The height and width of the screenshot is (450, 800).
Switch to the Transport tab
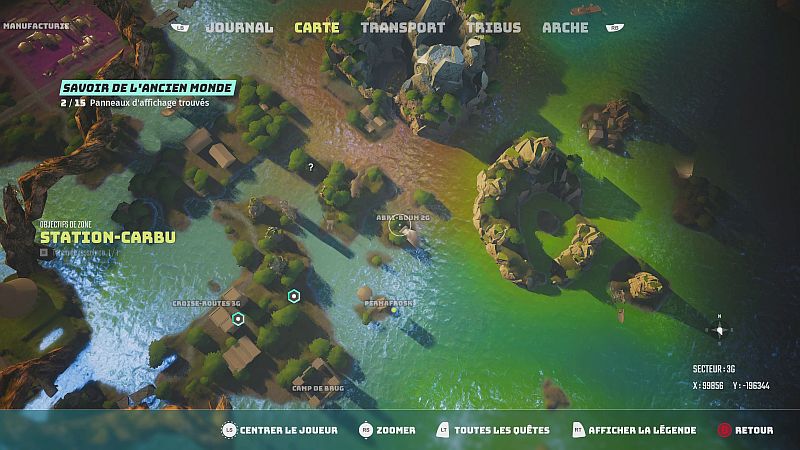coord(402,28)
